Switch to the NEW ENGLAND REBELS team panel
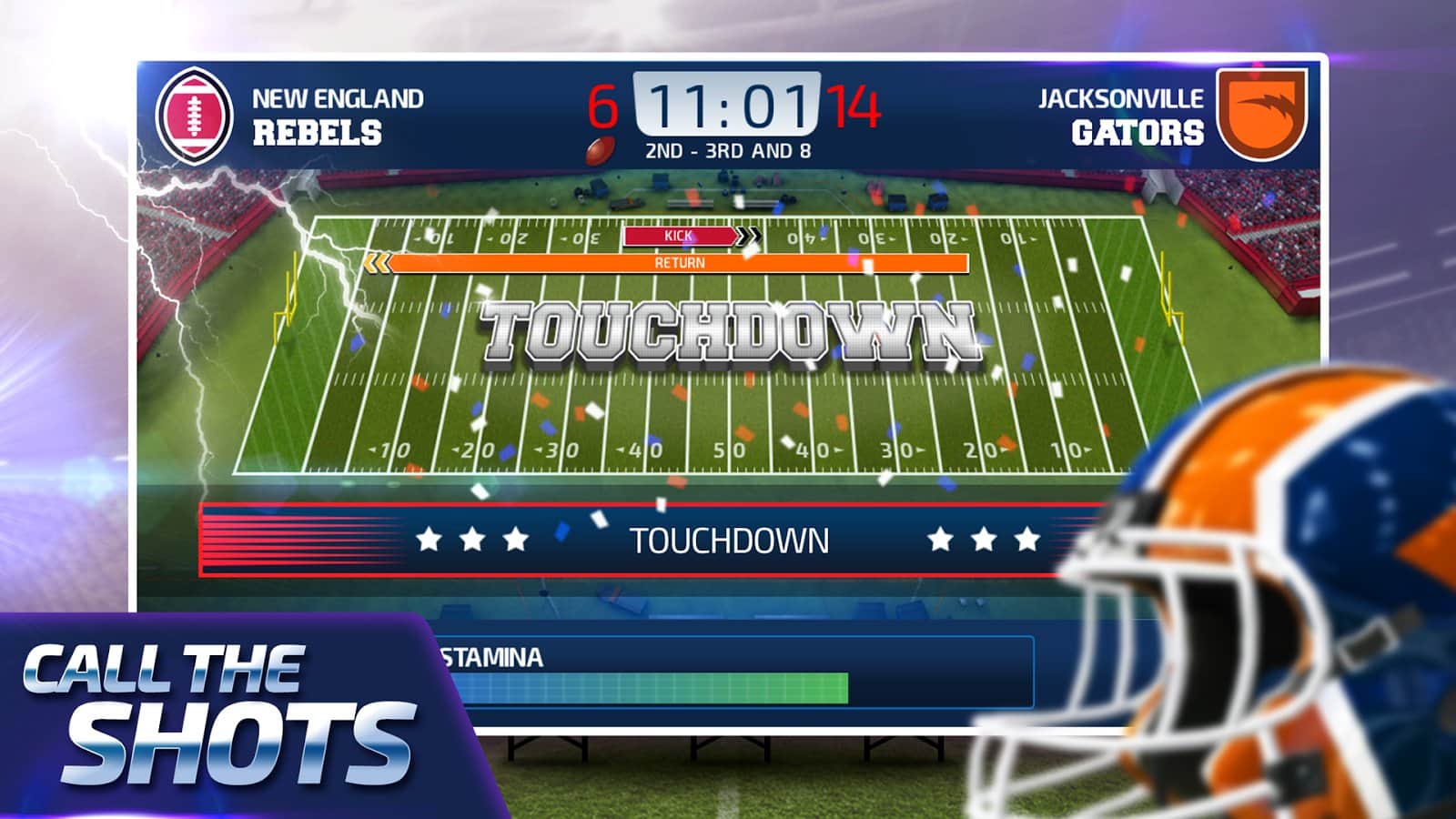Screen dimensions: 1456x819 [337, 114]
